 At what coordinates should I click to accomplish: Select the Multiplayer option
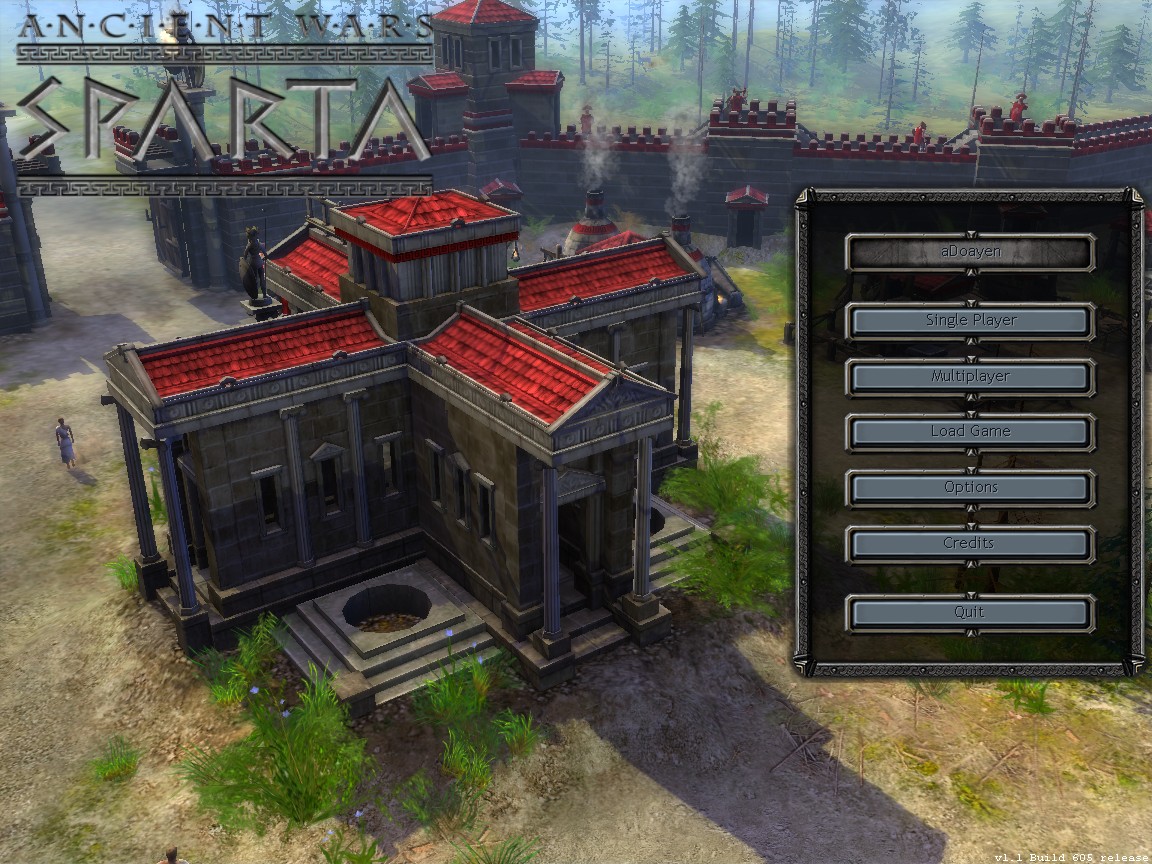970,377
